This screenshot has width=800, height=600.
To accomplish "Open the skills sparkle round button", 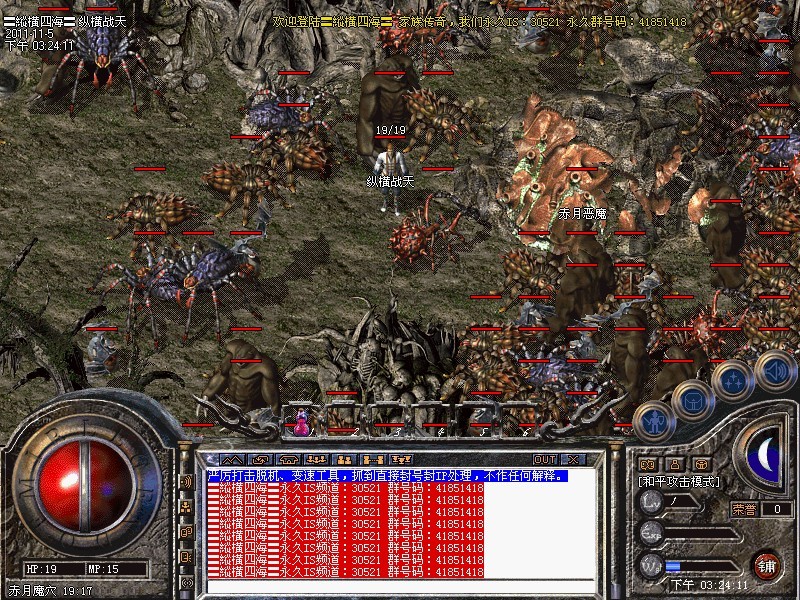I will pyautogui.click(x=733, y=381).
